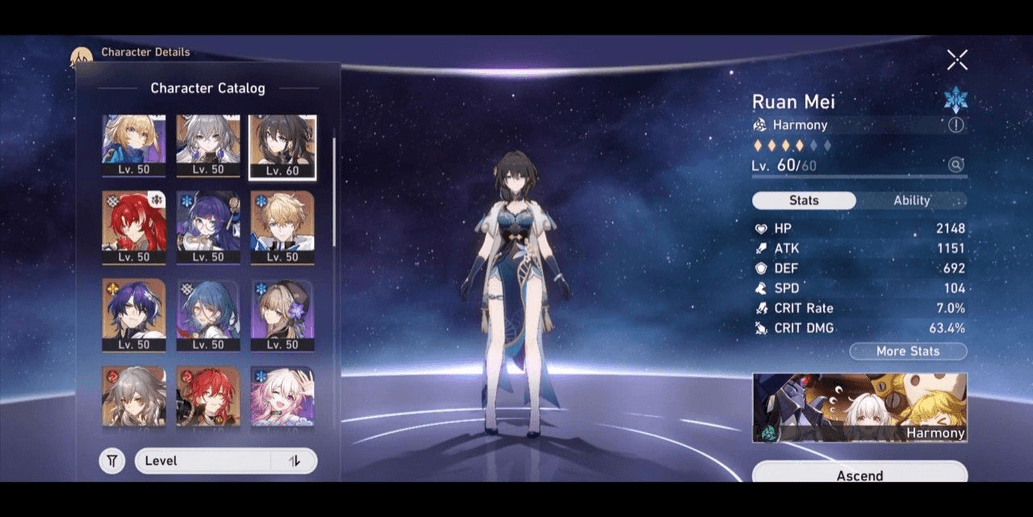Pick the pink-haired March 7th portrait

point(282,396)
